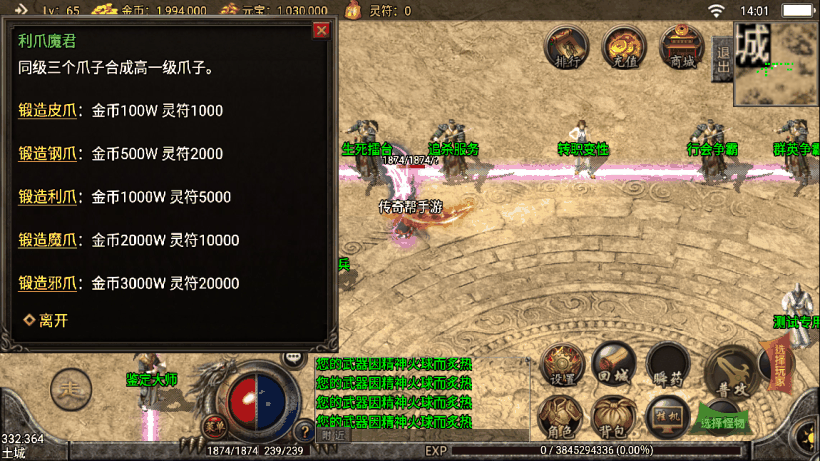Toggle the 挂机 auto-battle button

coord(666,417)
